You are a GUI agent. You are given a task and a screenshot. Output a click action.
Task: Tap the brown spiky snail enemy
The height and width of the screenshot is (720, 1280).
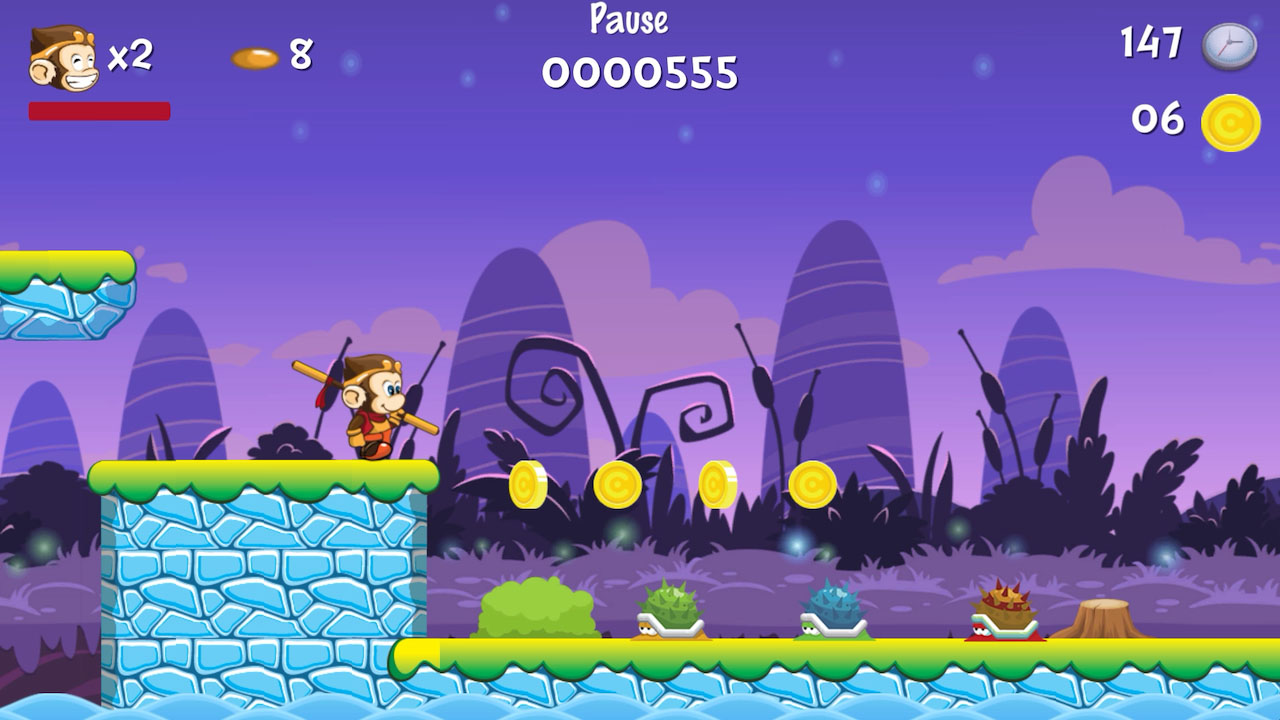pos(1003,610)
